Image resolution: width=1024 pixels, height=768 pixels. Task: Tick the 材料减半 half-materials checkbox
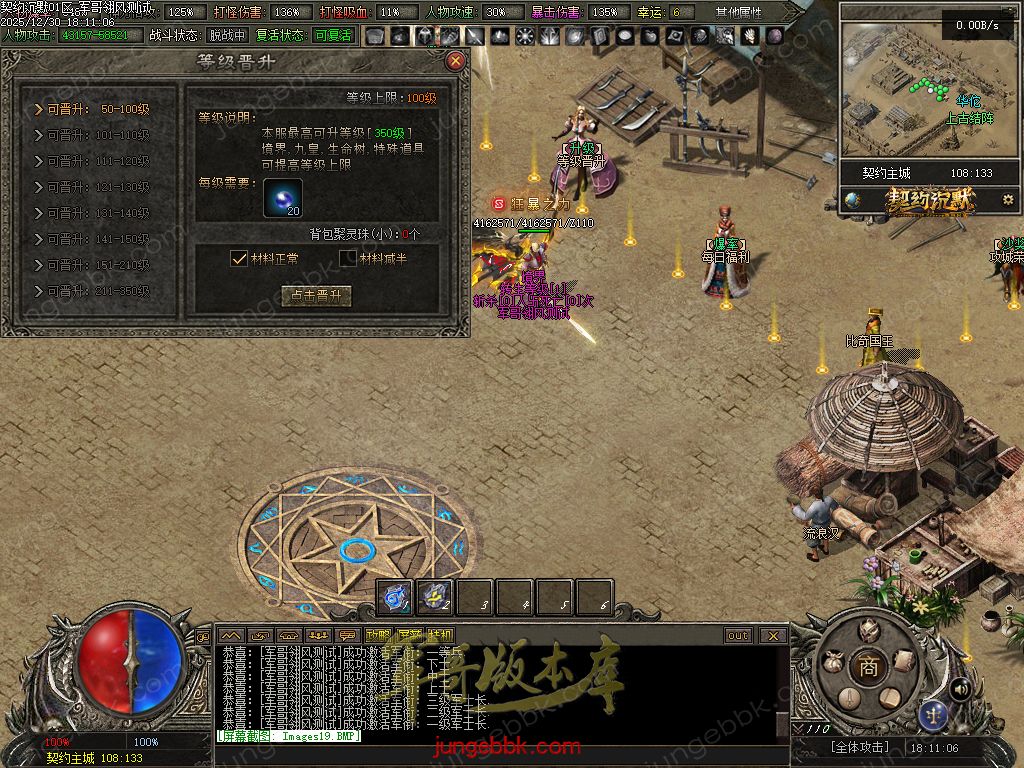click(x=348, y=258)
